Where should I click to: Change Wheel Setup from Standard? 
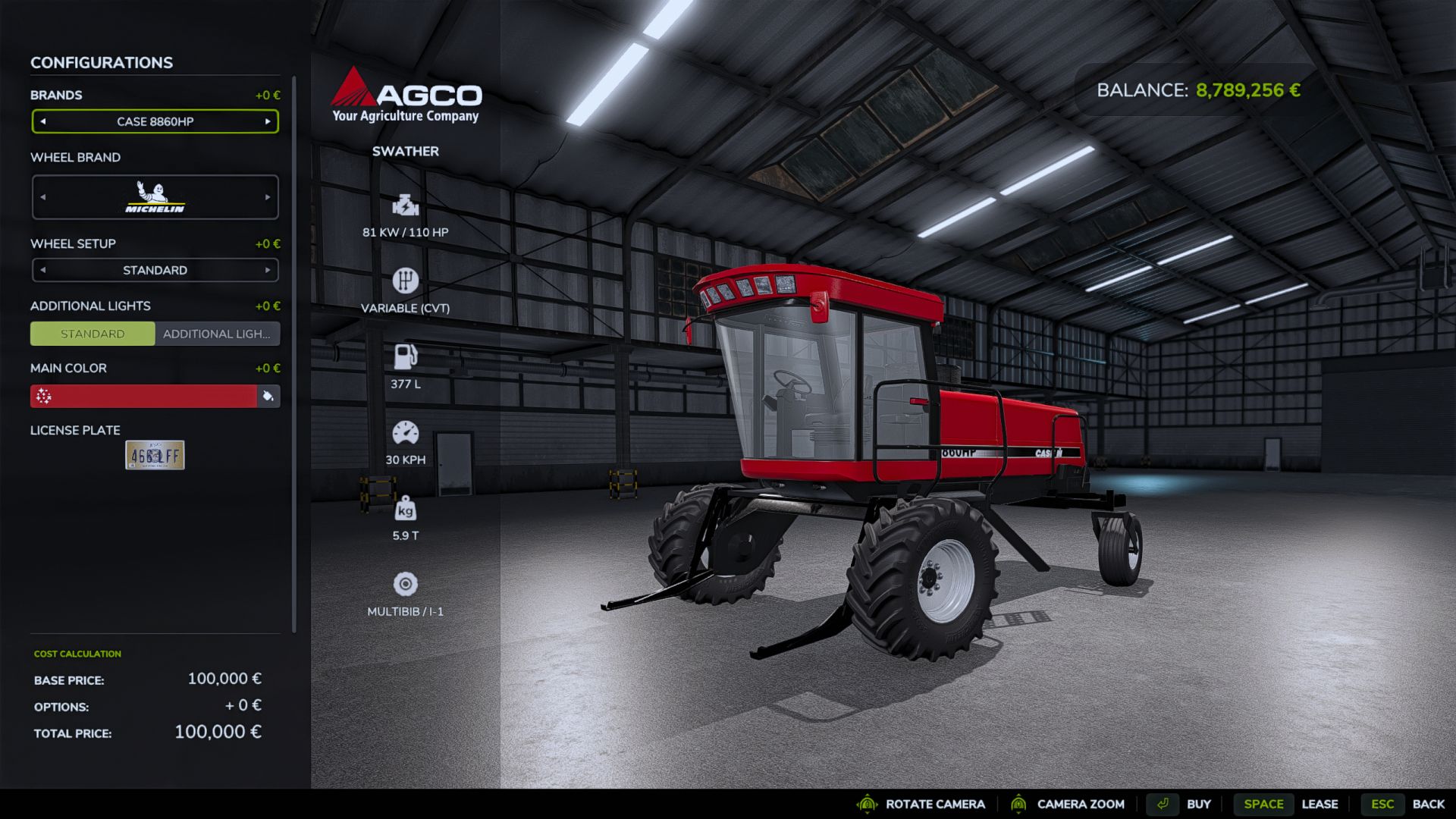tap(268, 270)
